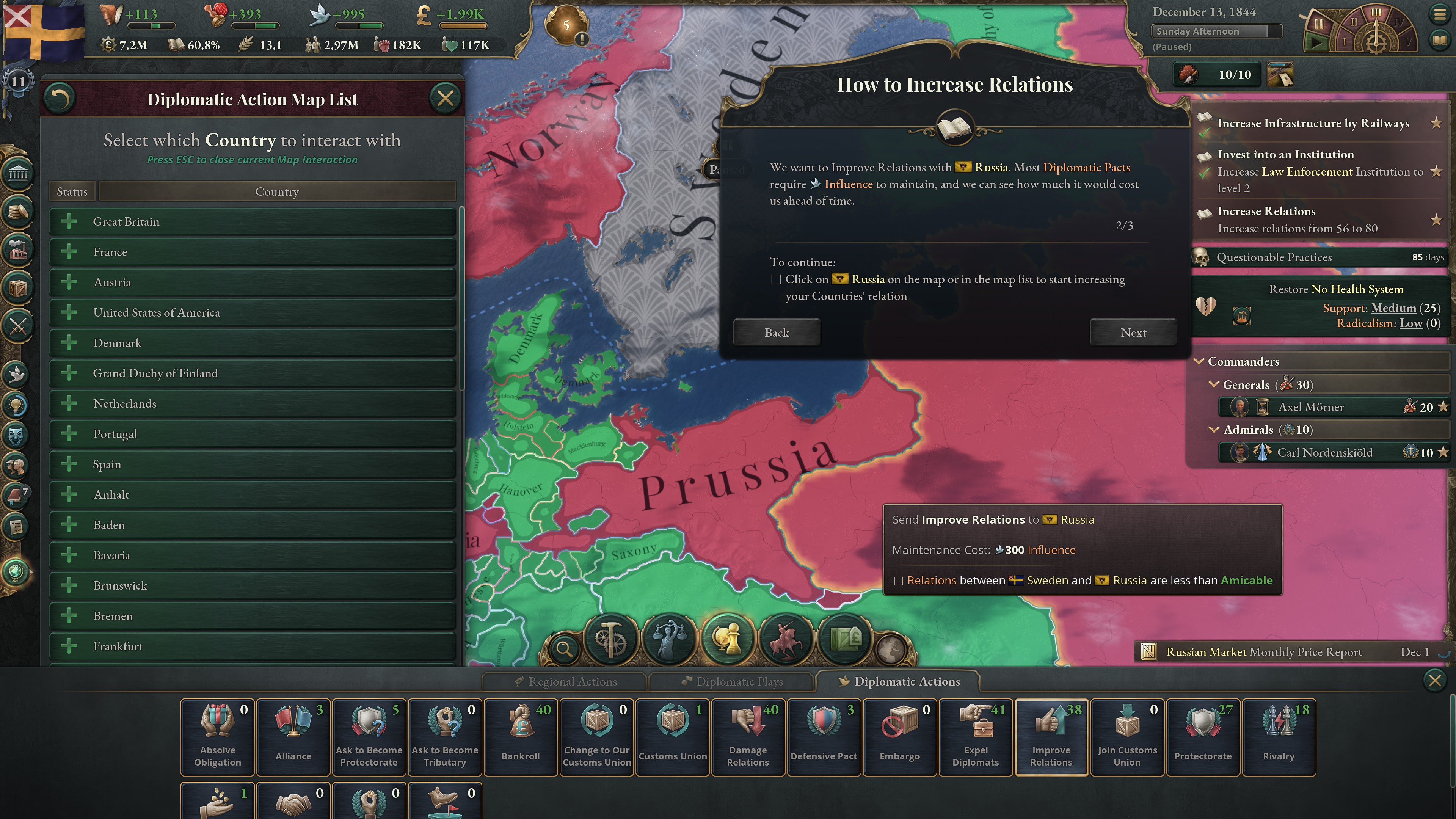Open the Journal panel with the 7 badge

tap(15, 494)
